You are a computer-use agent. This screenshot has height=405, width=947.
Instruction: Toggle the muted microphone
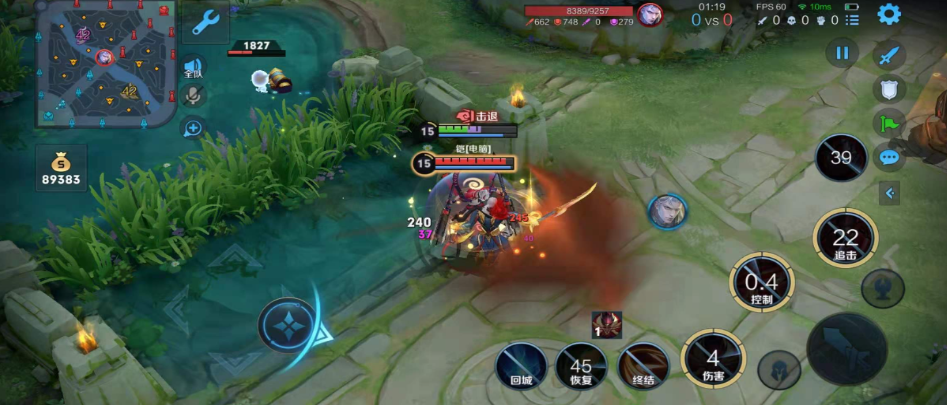coord(193,97)
